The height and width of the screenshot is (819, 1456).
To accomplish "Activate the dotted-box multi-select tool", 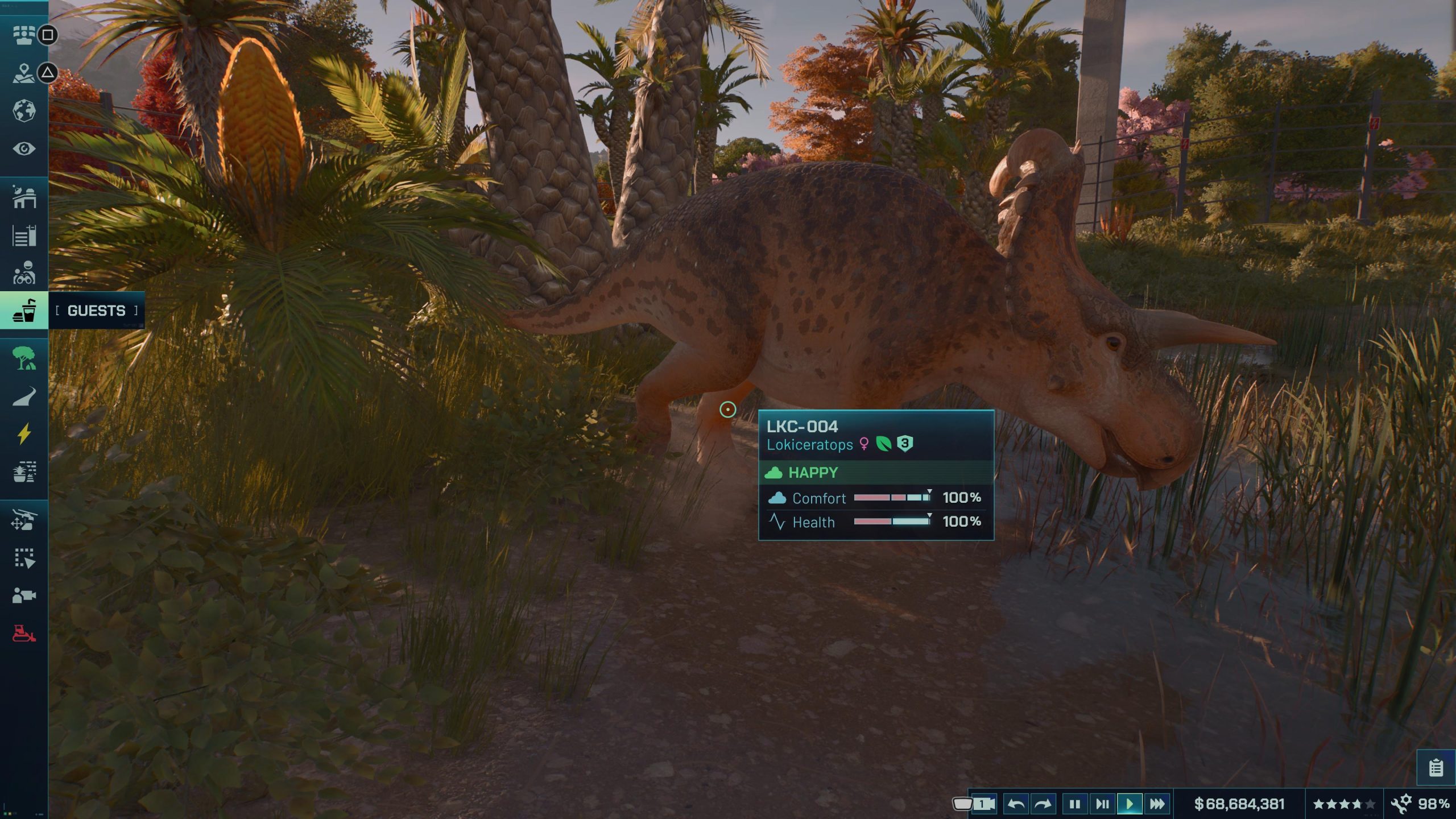I will (x=24, y=558).
